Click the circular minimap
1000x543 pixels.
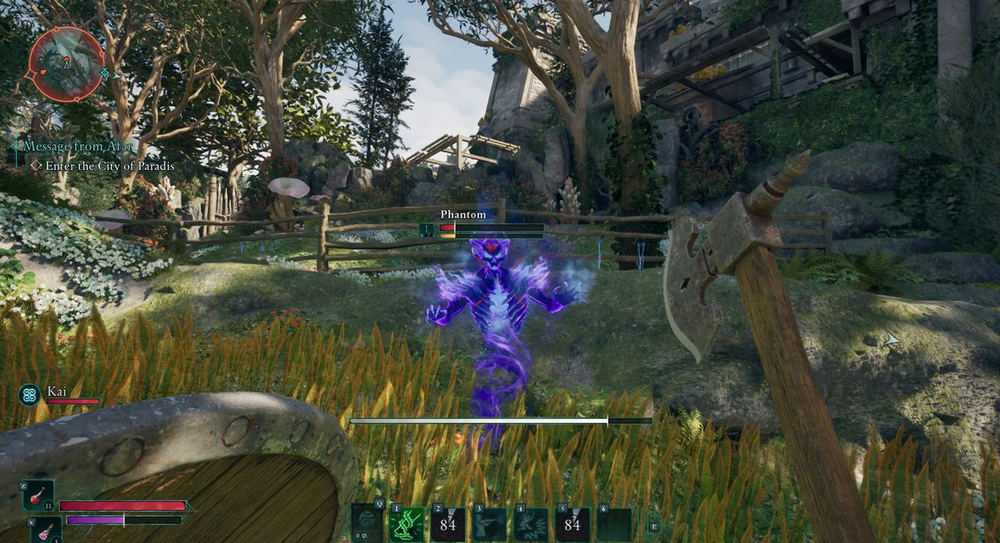click(x=67, y=64)
